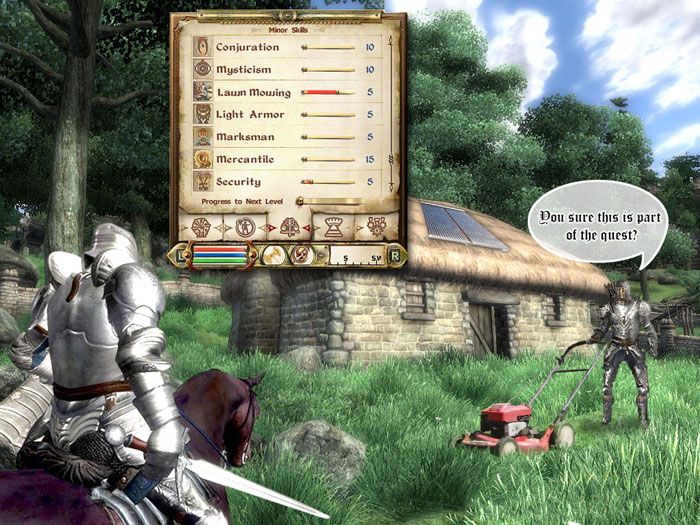Open the tab with the circled figure icon

[x=244, y=225]
